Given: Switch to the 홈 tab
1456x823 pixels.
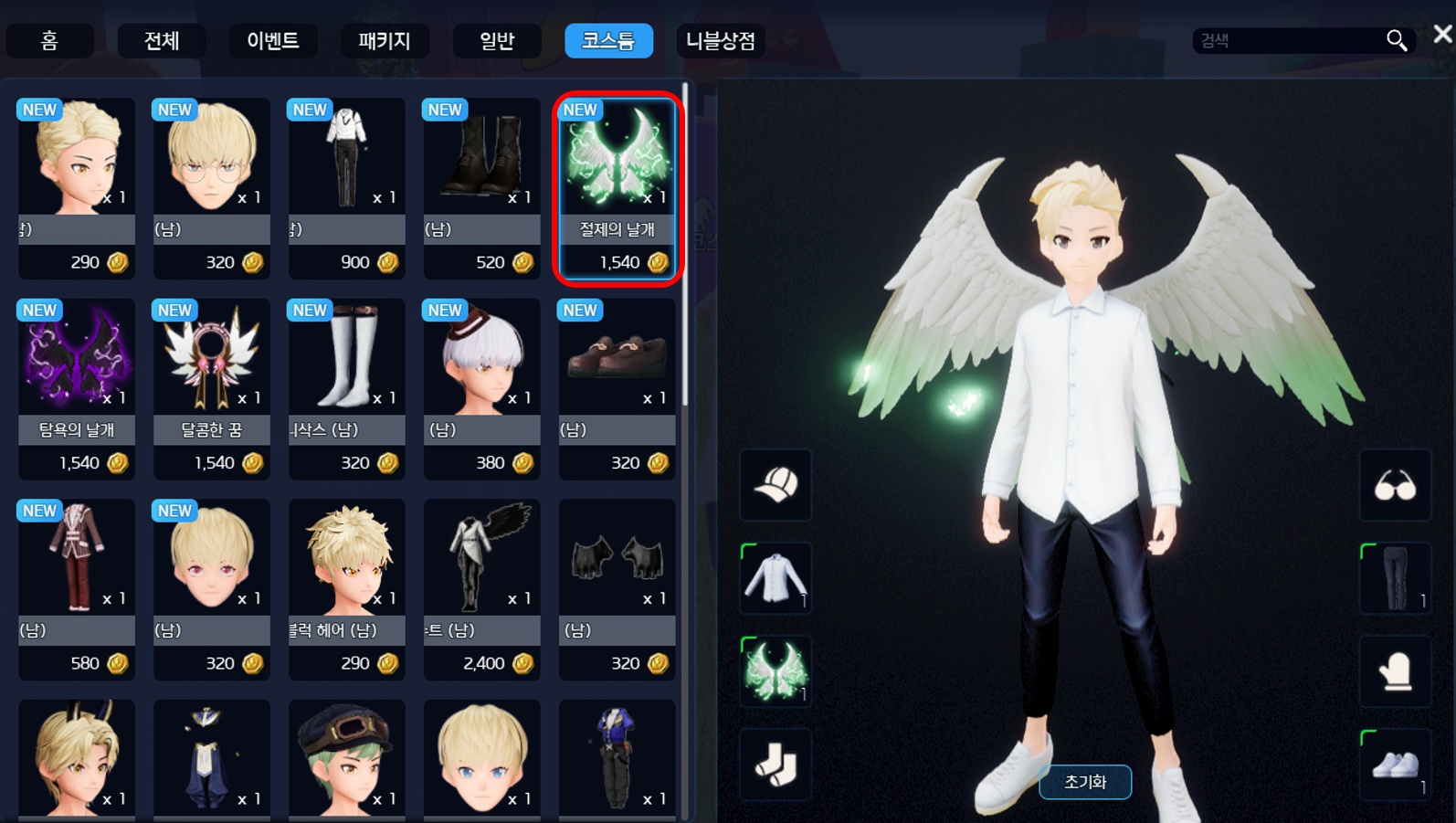Looking at the screenshot, I should coord(49,41).
